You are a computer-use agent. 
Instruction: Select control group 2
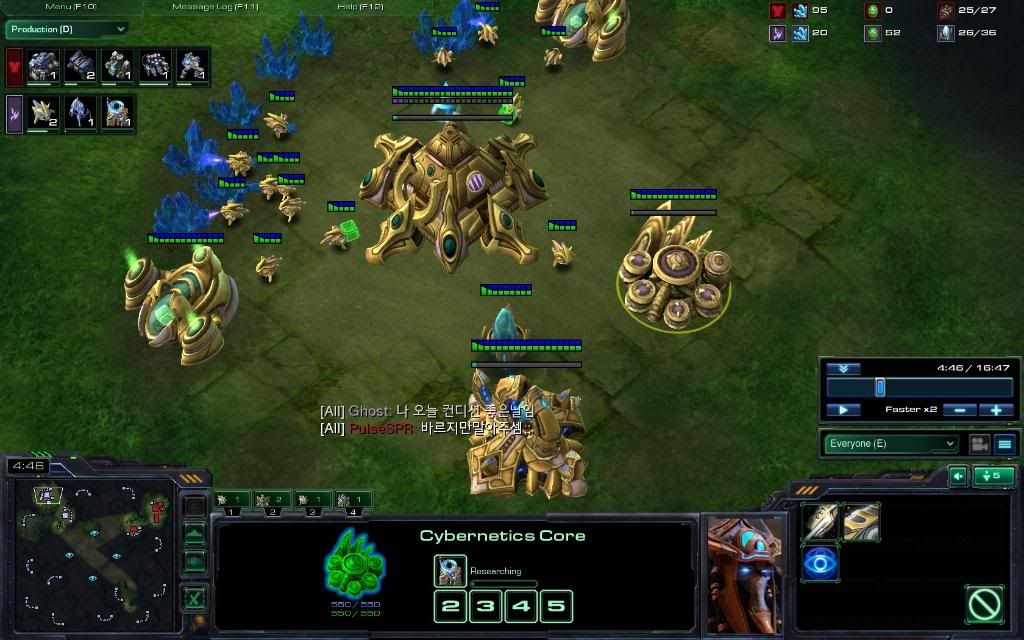[x=271, y=500]
